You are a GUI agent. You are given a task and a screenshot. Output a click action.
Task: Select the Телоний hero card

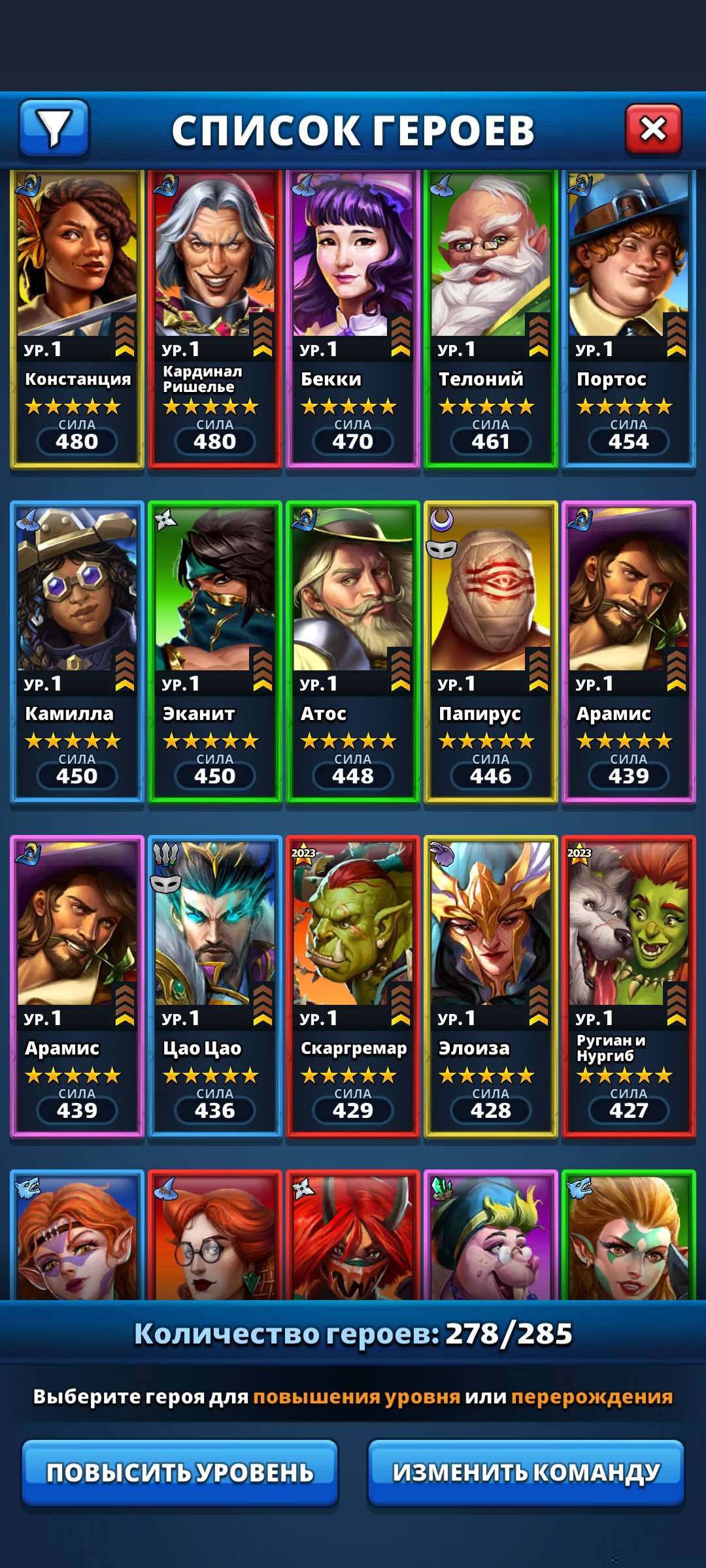coord(491,319)
